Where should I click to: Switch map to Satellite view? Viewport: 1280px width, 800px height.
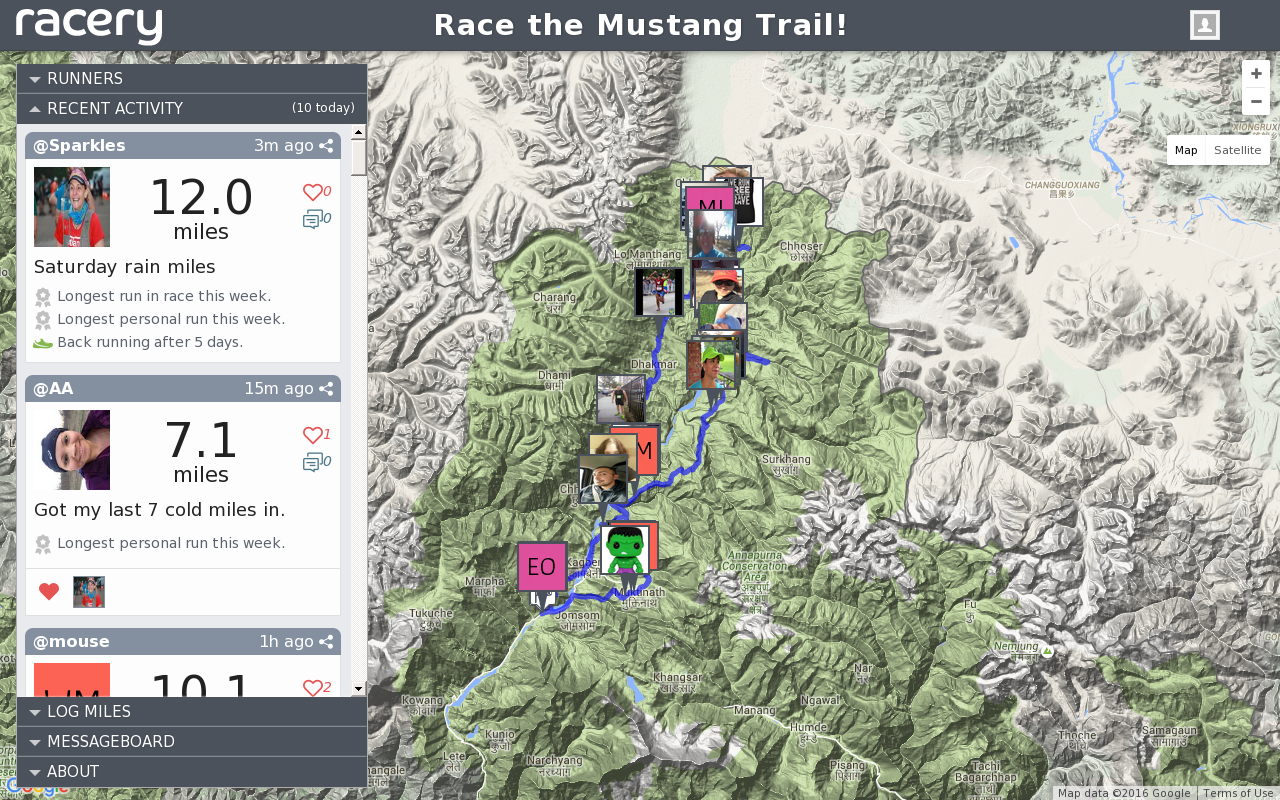tap(1238, 149)
